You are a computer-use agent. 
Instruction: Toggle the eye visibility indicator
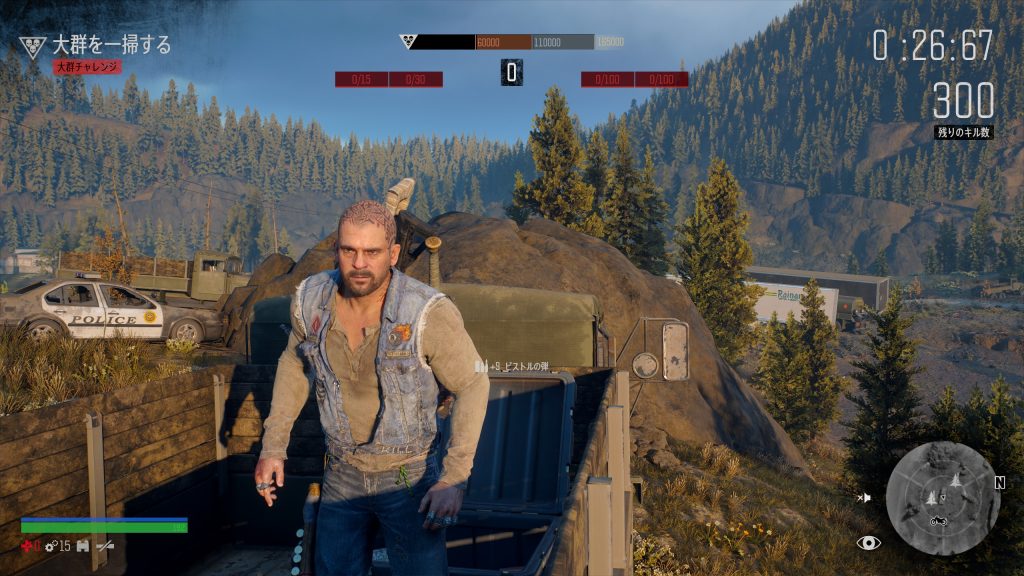click(x=868, y=543)
